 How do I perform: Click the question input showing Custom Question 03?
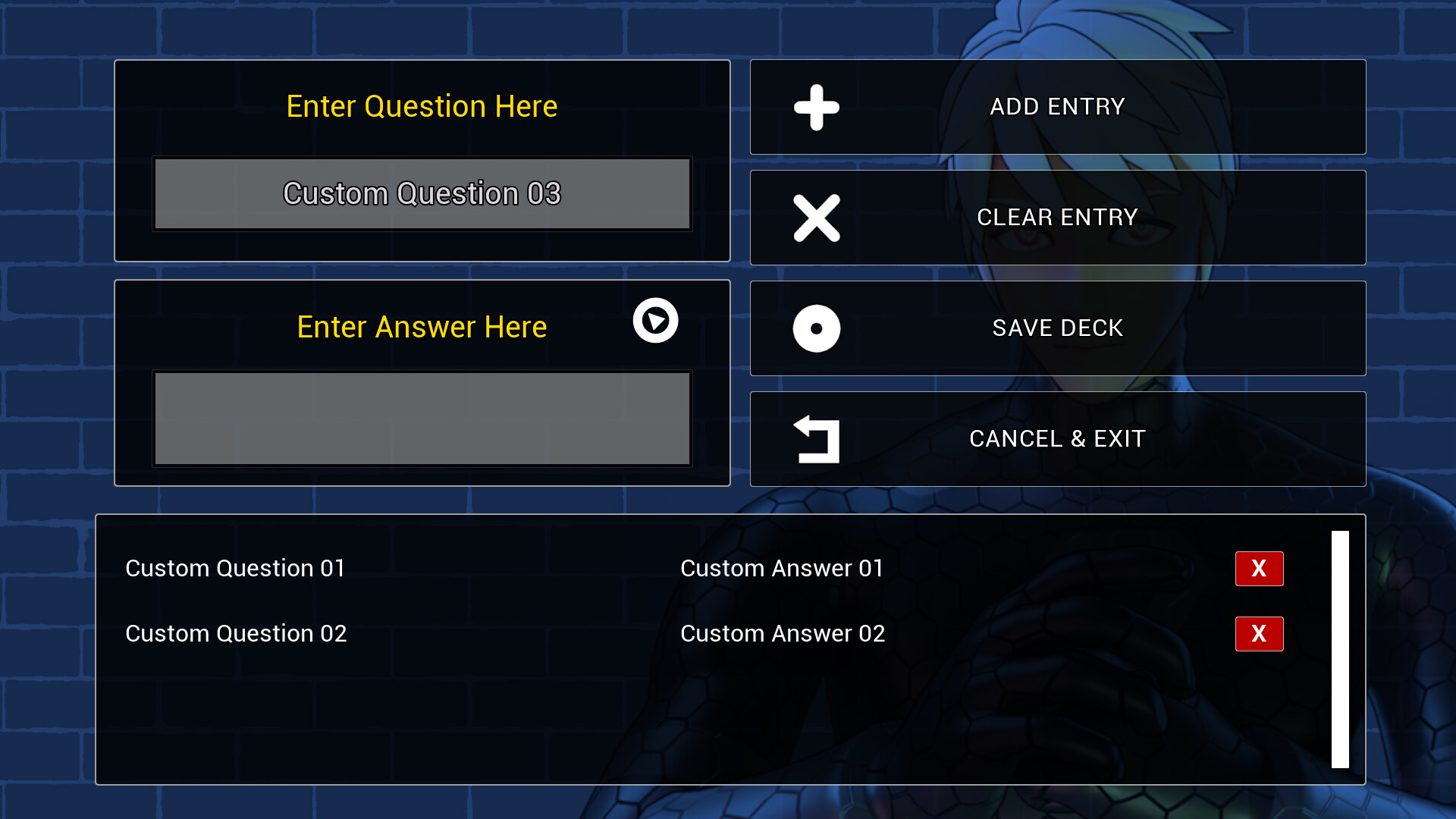(422, 194)
